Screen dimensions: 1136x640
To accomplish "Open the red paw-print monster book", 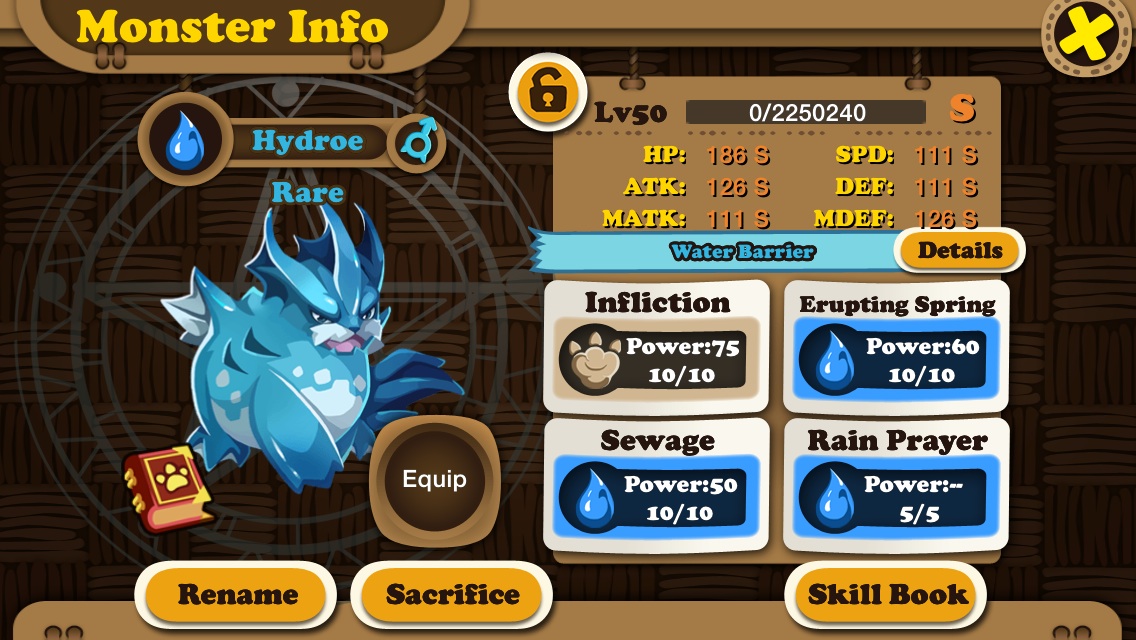I will tap(169, 490).
